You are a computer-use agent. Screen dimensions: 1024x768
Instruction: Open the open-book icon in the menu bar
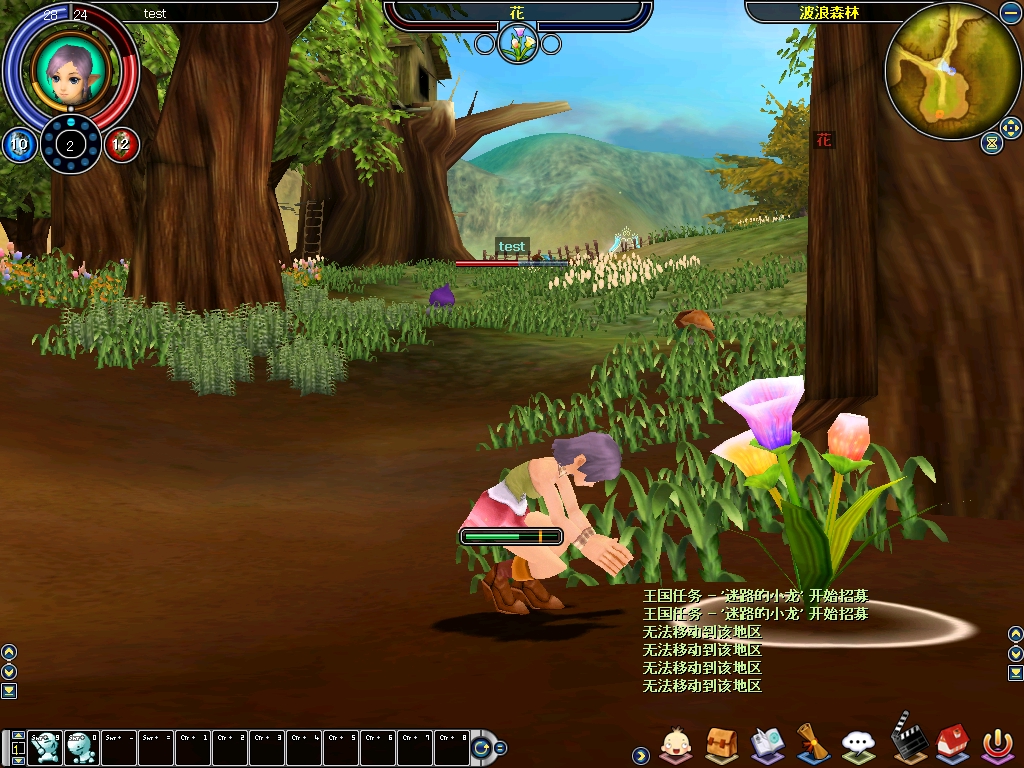[x=767, y=744]
